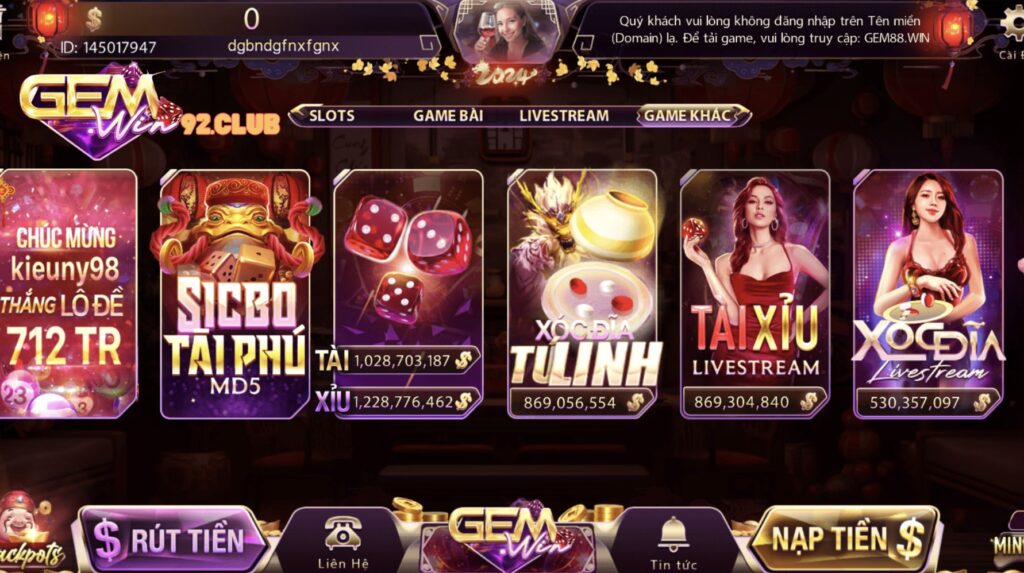Viewport: 1024px width, 573px height.
Task: Switch to the SLOTS tab
Action: tap(331, 116)
